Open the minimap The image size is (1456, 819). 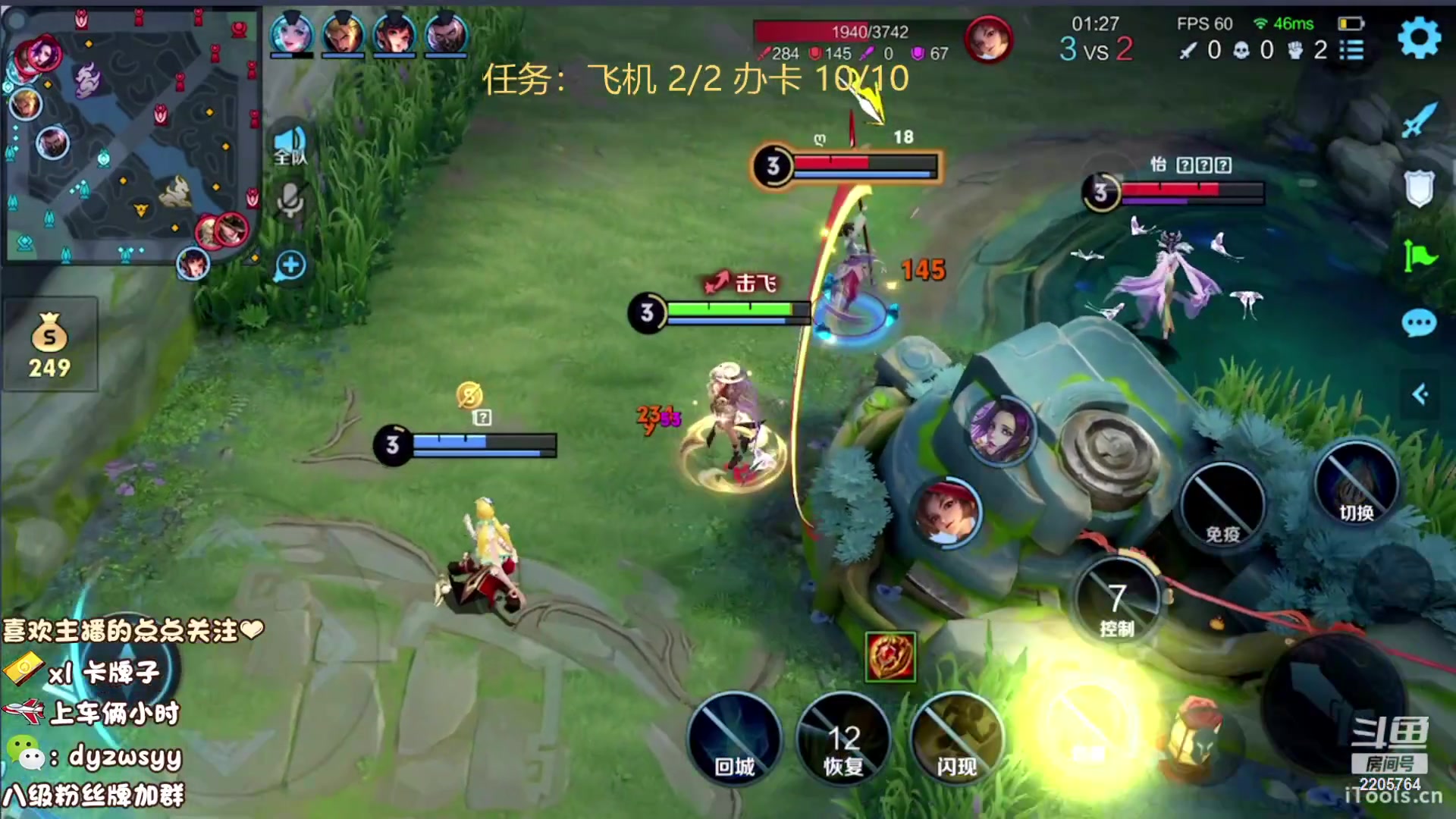133,136
